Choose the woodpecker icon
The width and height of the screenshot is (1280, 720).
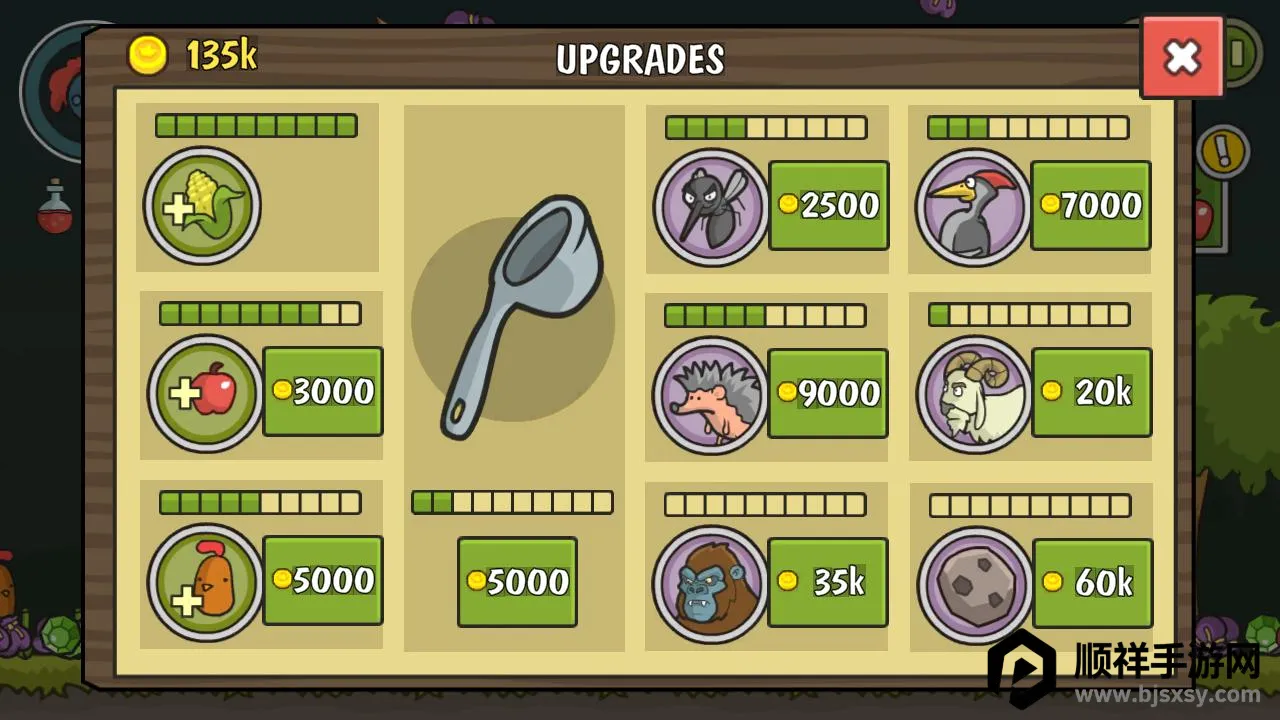tap(972, 207)
